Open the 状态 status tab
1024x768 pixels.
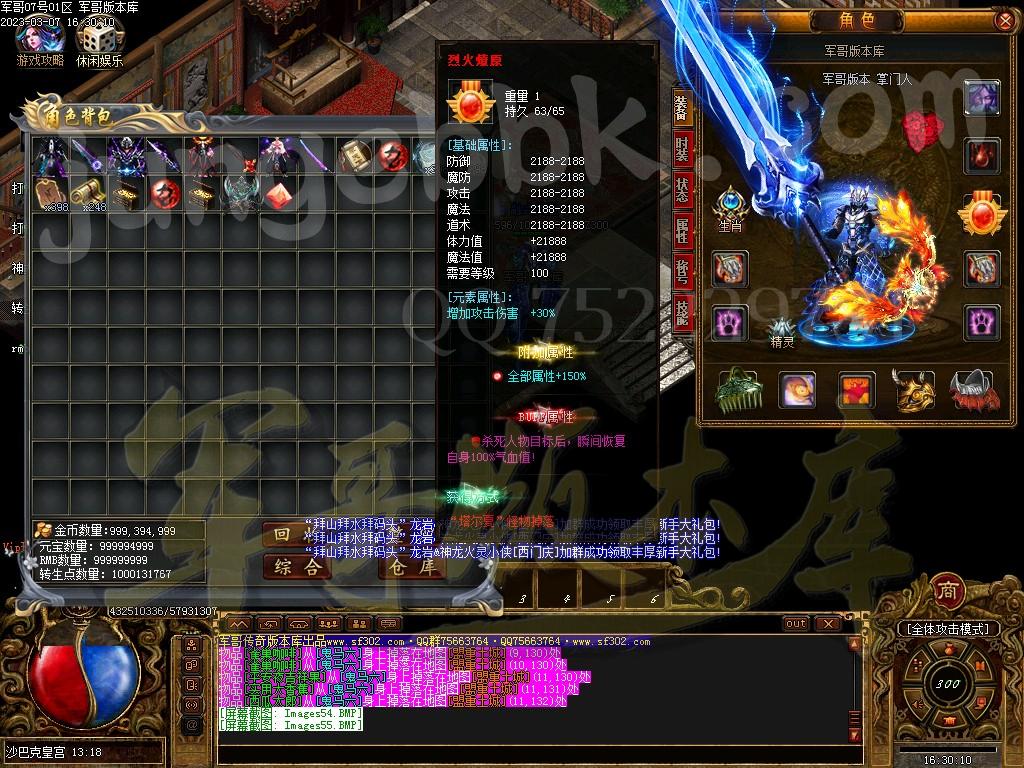click(682, 190)
